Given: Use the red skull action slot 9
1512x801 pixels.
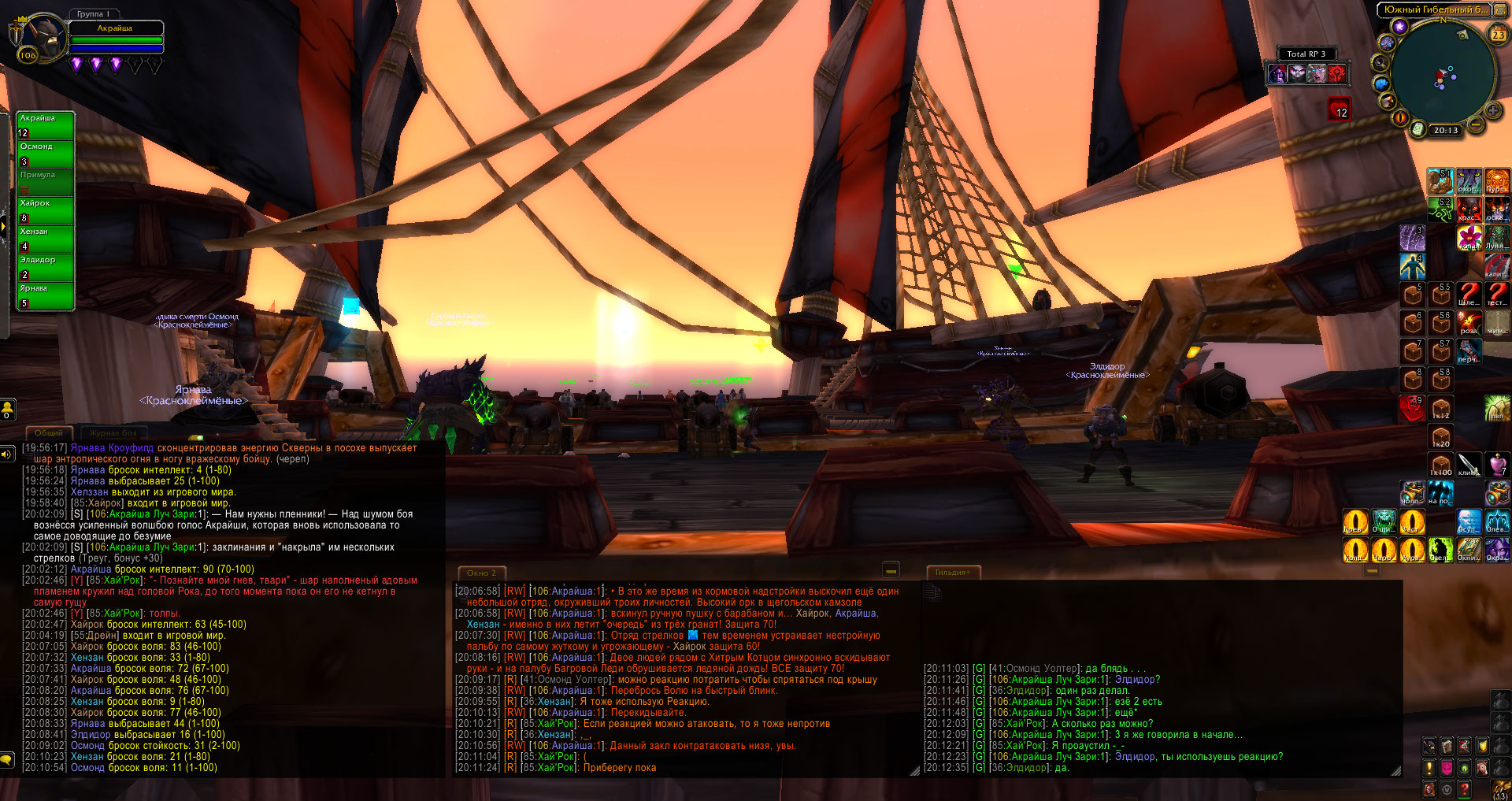Looking at the screenshot, I should (1412, 408).
